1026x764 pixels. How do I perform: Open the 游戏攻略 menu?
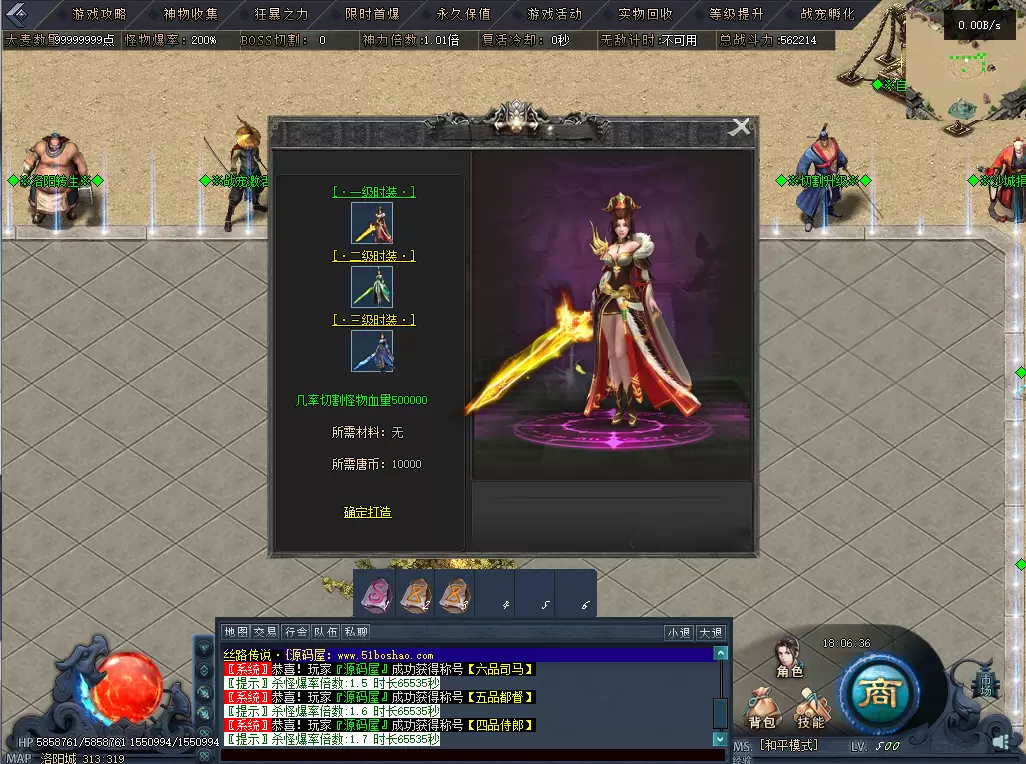pyautogui.click(x=99, y=14)
